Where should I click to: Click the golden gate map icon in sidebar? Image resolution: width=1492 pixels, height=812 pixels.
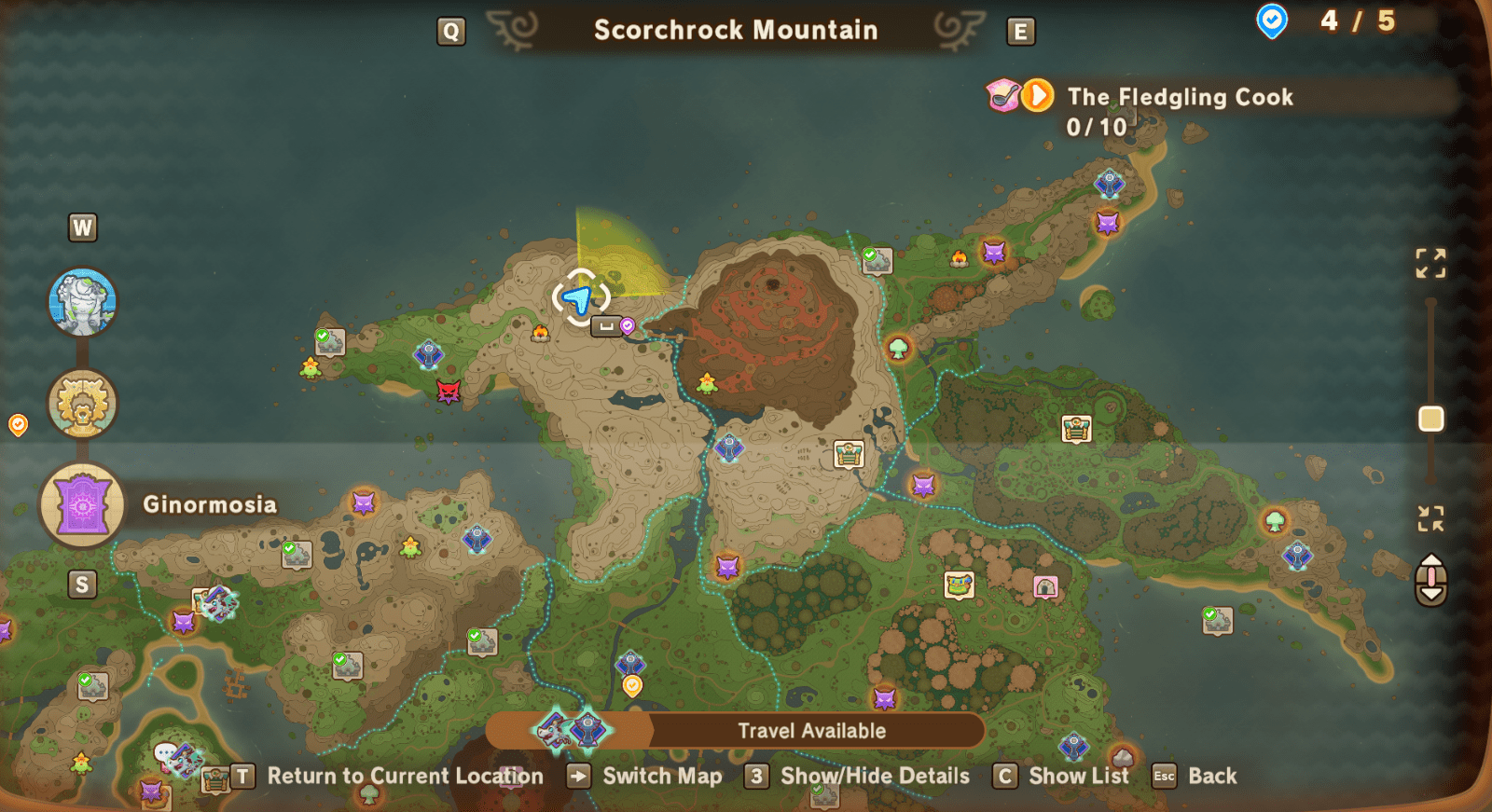82,403
